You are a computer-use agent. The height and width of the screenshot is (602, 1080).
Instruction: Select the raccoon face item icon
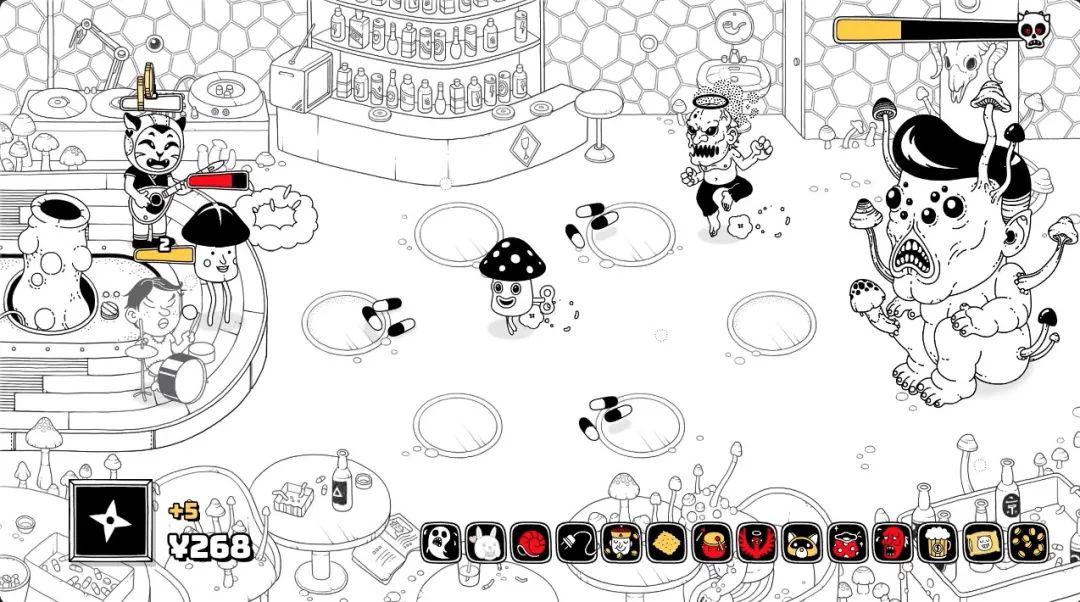(801, 543)
